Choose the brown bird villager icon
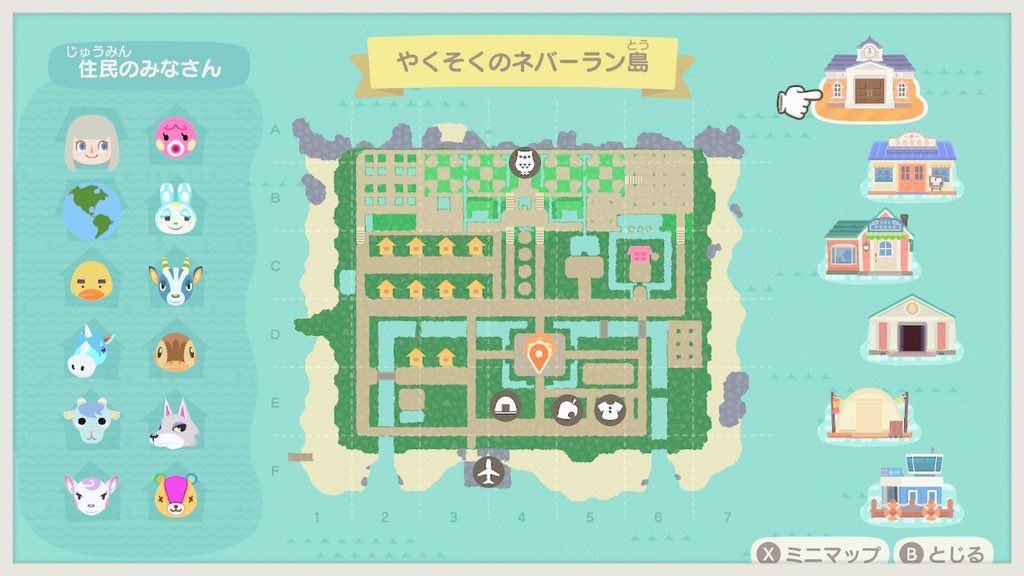Screen dimensions: 1024x576 [x=175, y=352]
